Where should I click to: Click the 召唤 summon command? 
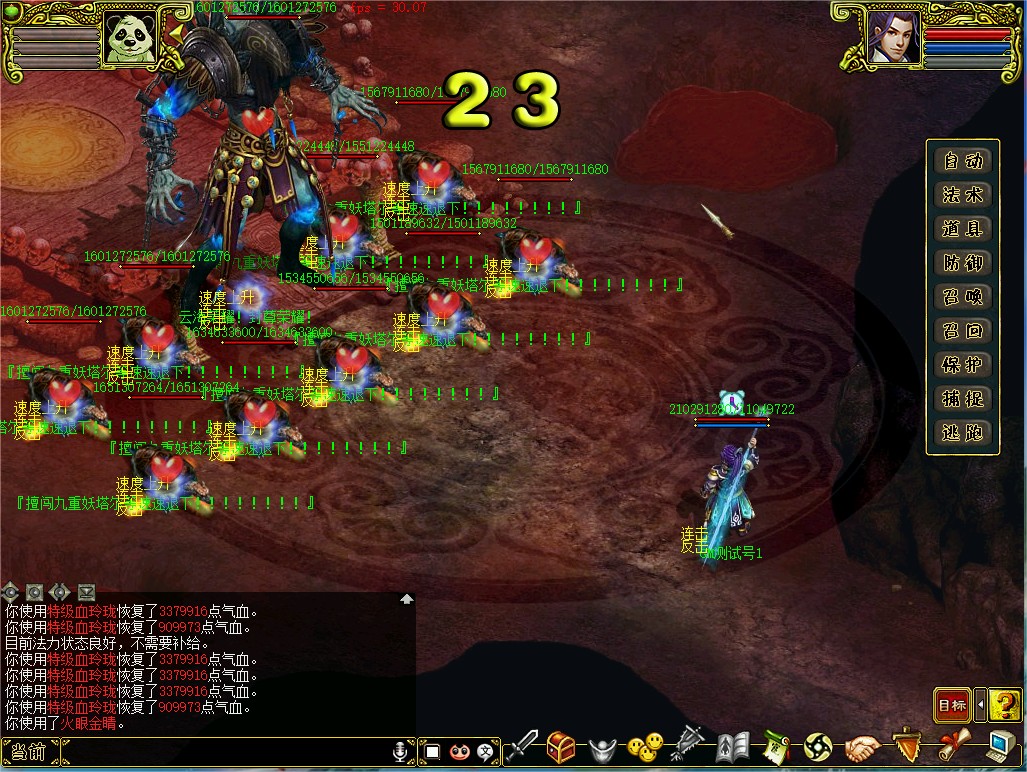(962, 298)
